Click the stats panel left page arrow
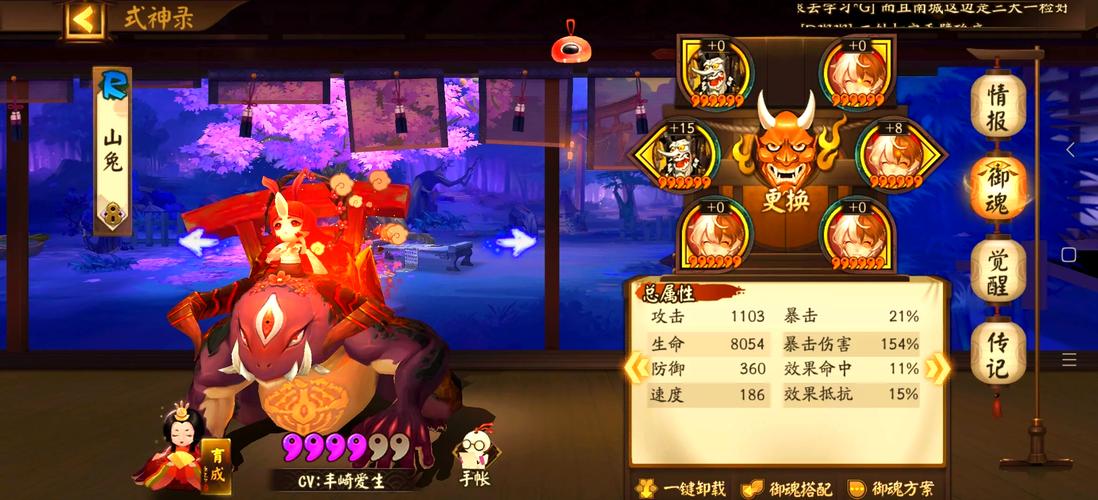The image size is (1098, 500). pyautogui.click(x=635, y=368)
